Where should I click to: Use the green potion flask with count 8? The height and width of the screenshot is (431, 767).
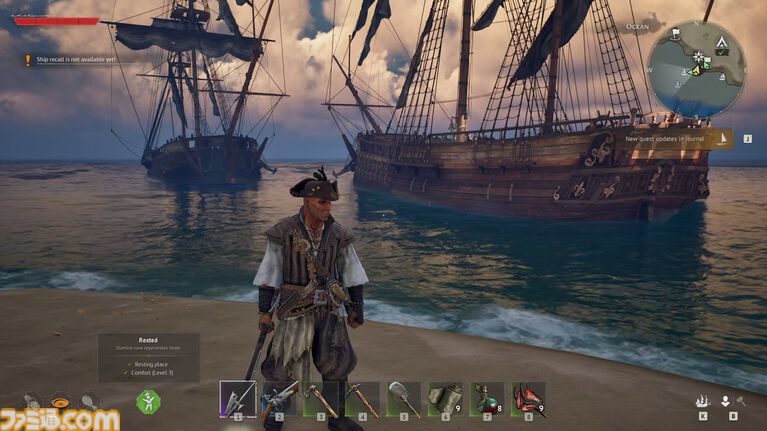[487, 399]
